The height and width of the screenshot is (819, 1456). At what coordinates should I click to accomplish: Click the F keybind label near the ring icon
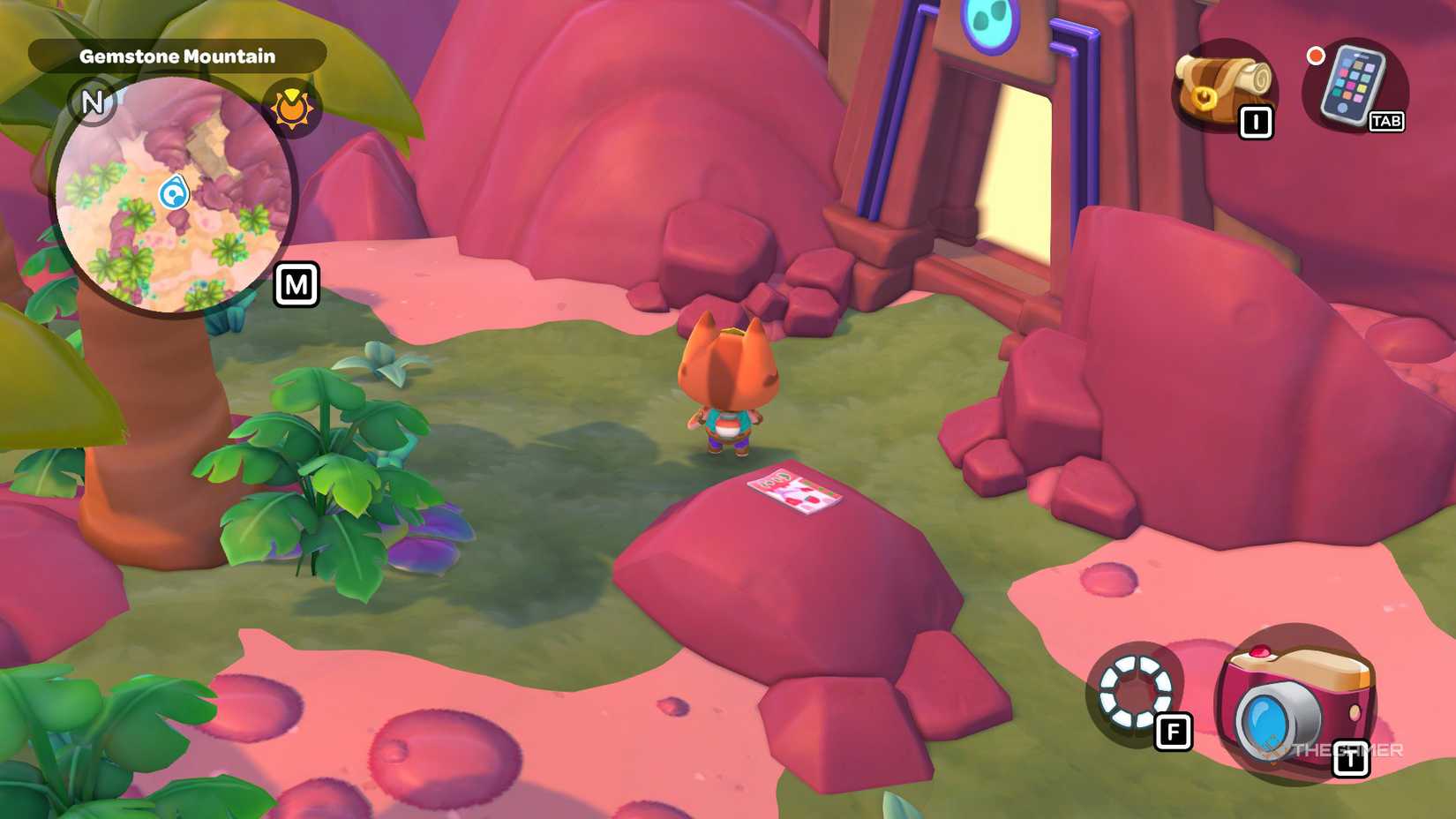(x=1174, y=731)
